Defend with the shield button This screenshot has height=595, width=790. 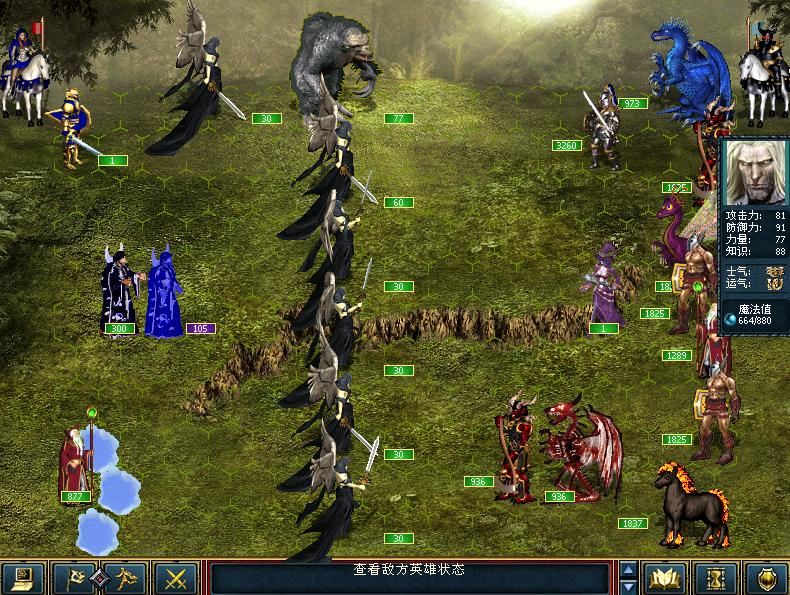767,578
